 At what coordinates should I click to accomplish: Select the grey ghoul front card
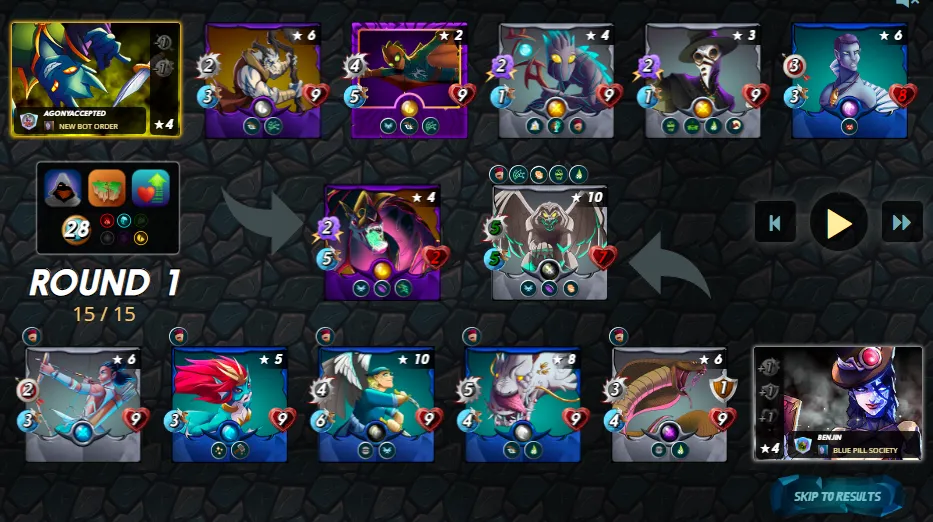pos(550,242)
